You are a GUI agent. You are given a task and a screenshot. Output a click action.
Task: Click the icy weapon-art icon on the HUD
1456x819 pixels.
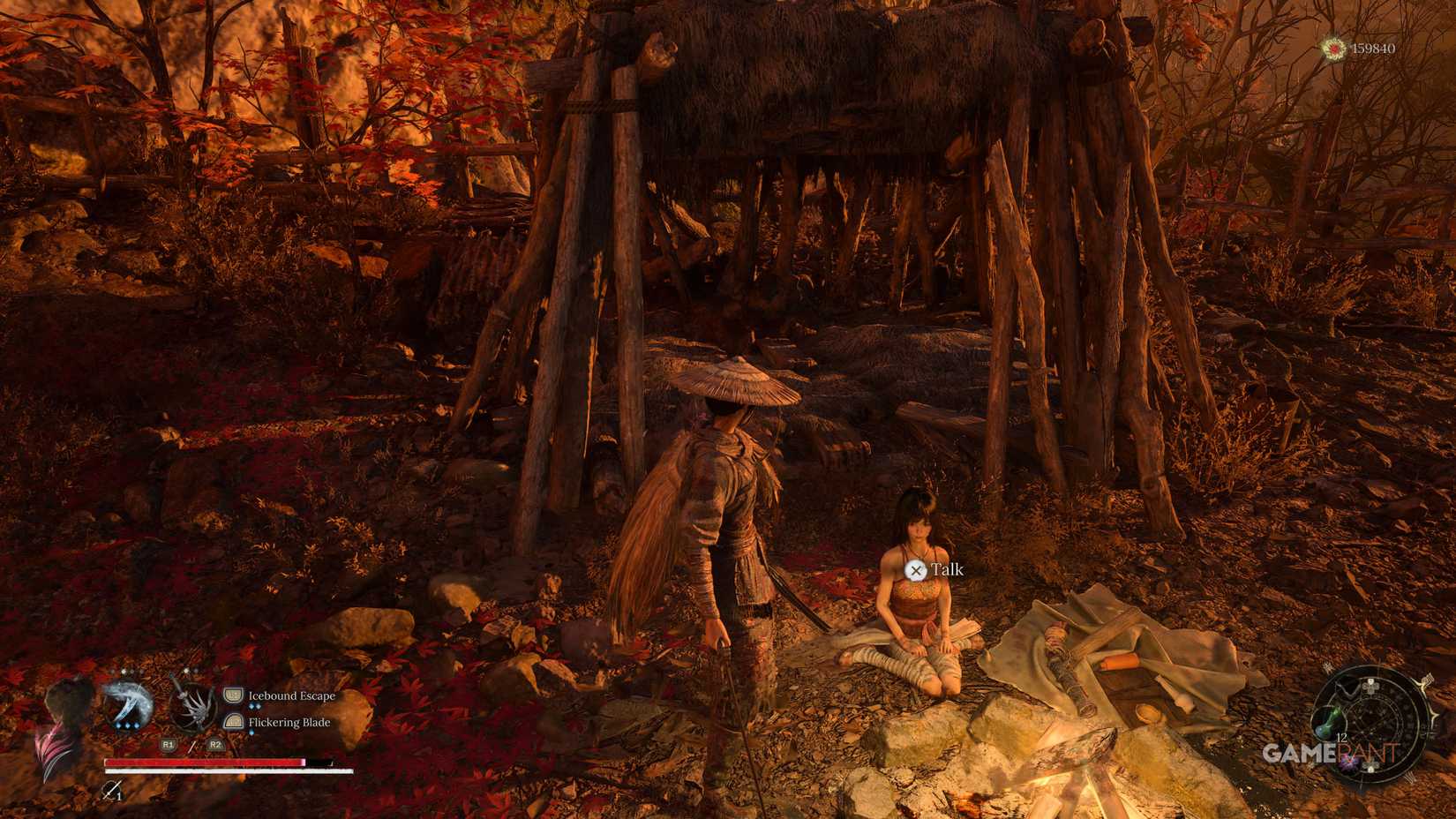coord(129,704)
